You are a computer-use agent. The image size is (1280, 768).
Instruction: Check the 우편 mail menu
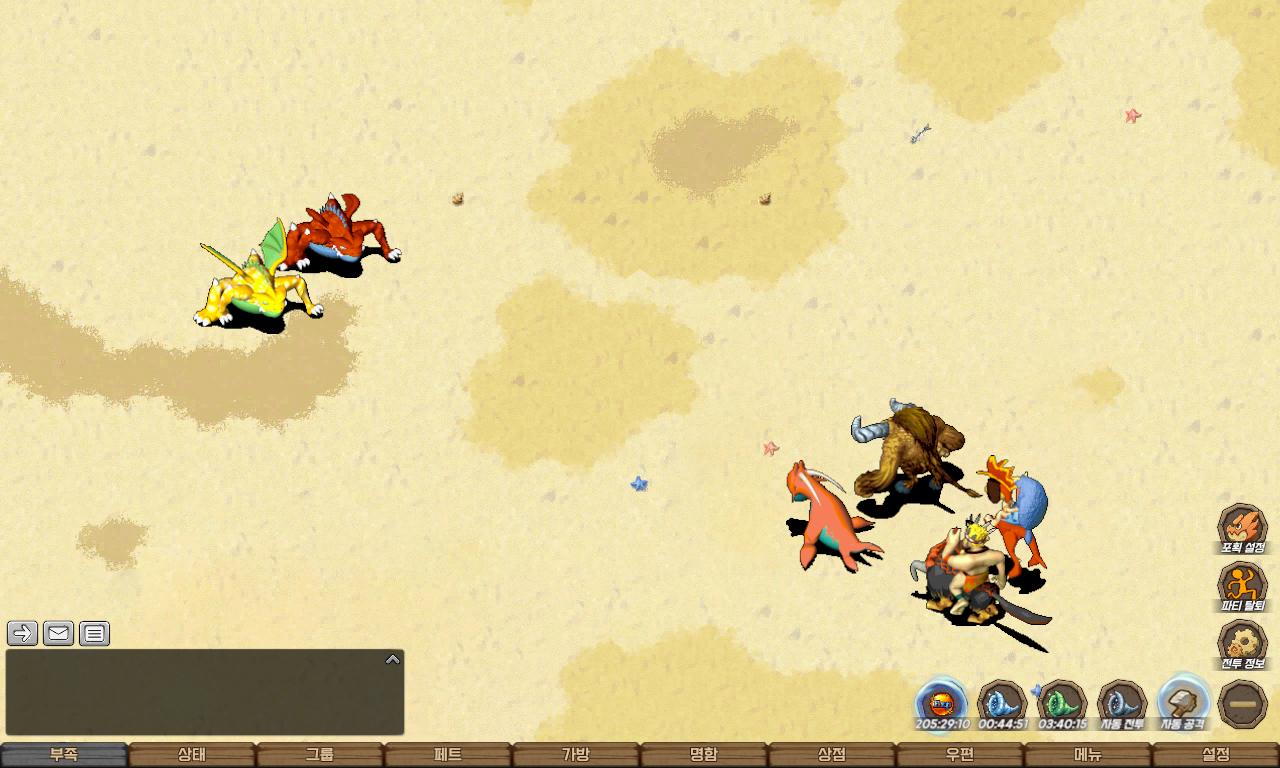click(x=960, y=755)
